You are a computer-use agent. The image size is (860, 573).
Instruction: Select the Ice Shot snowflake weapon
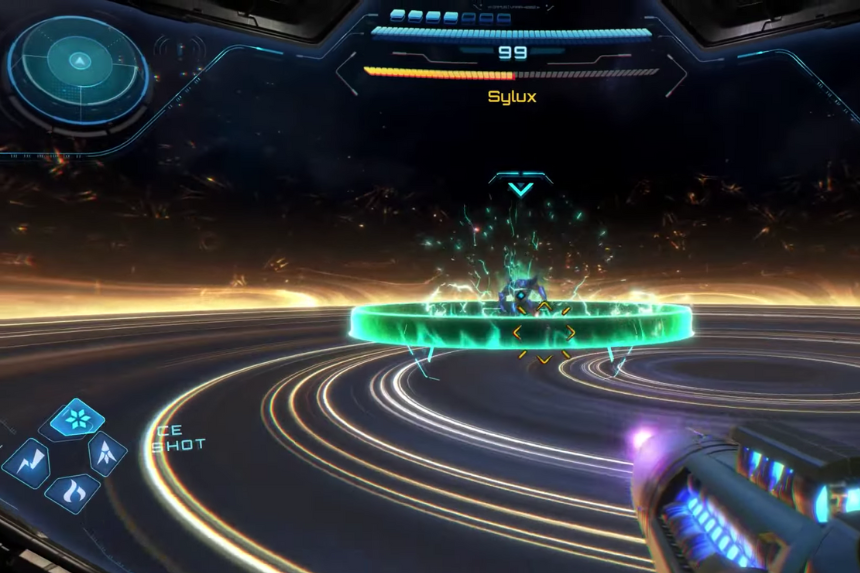click(76, 418)
